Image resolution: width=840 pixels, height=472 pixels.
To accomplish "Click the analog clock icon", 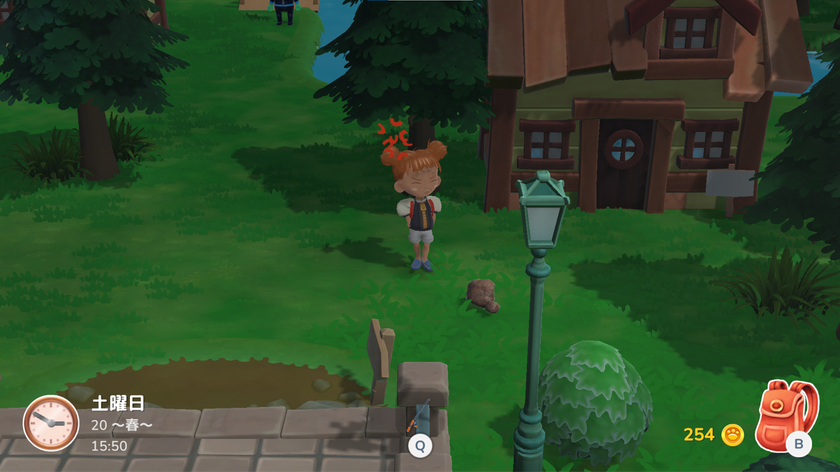I will click(50, 422).
